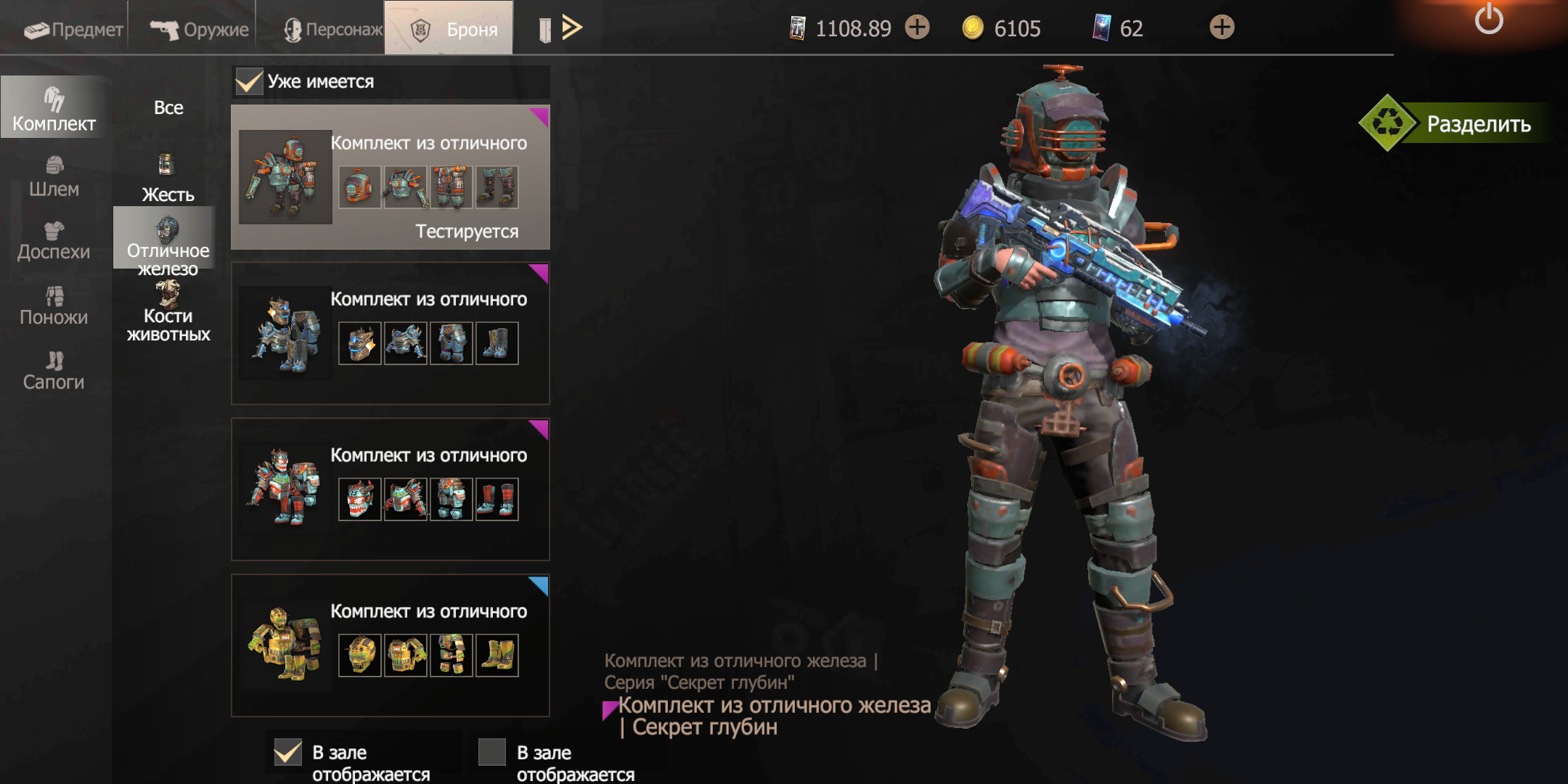1568x784 pixels.
Task: Open the Оружие tab
Action: pyautogui.click(x=199, y=29)
